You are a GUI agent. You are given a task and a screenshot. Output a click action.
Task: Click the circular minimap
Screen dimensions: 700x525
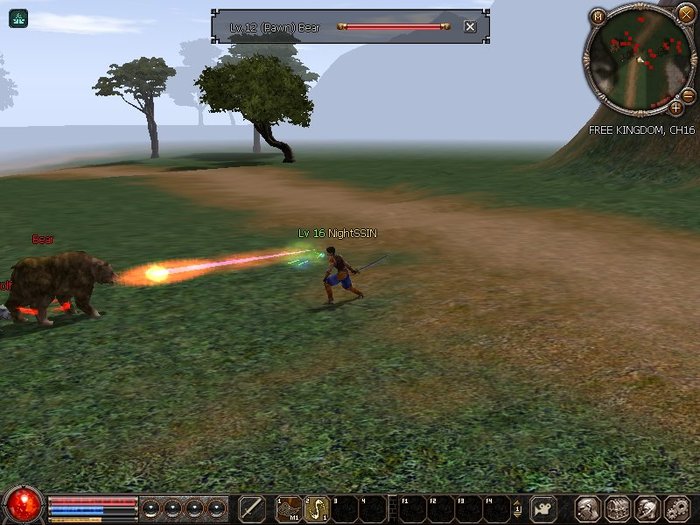point(640,60)
